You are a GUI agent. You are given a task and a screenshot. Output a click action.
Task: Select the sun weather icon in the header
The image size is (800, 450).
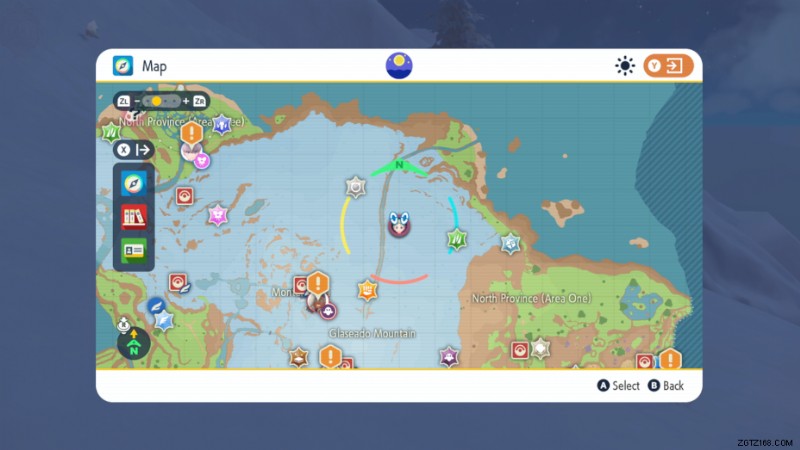625,66
